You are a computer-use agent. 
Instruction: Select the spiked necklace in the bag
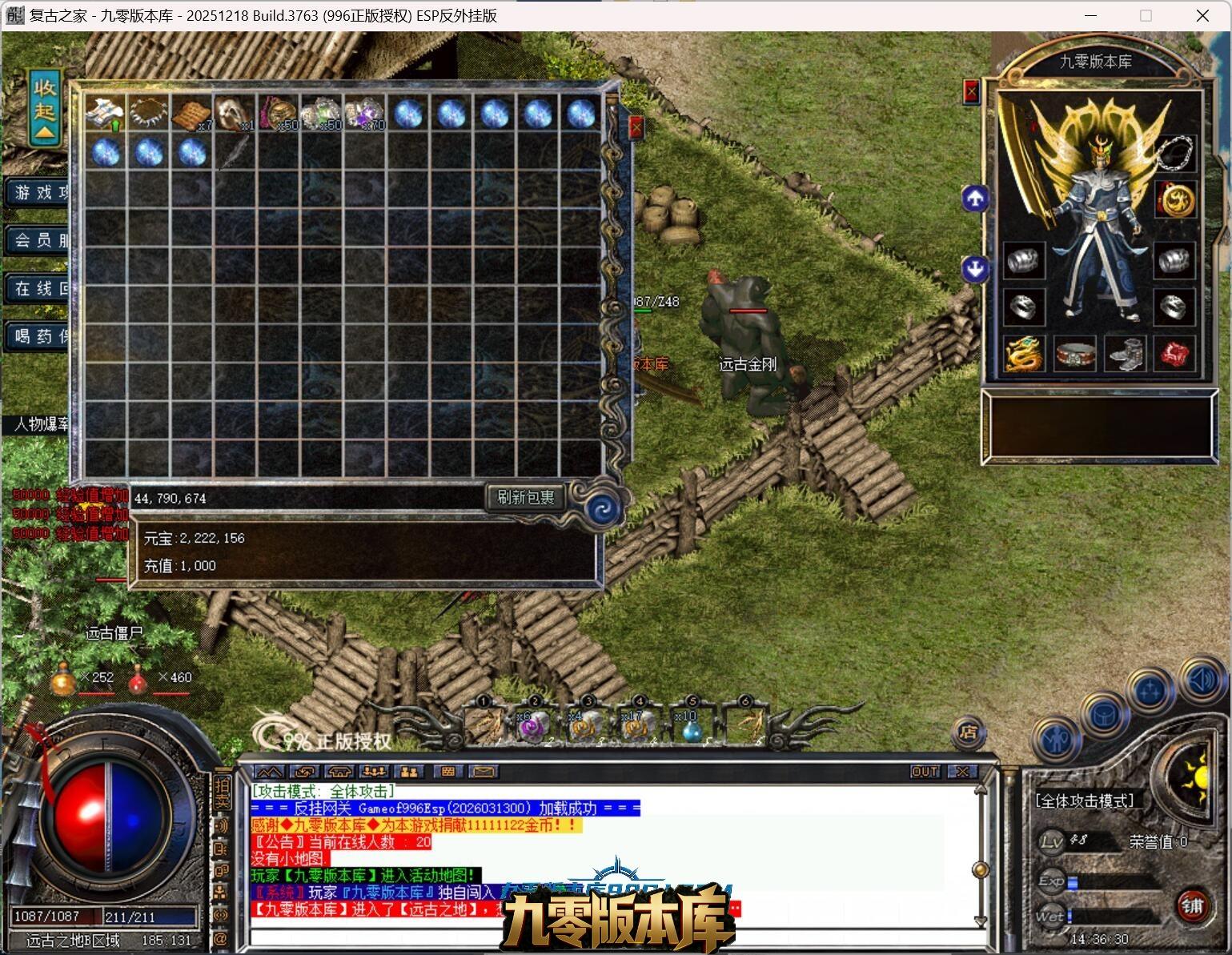[x=148, y=113]
